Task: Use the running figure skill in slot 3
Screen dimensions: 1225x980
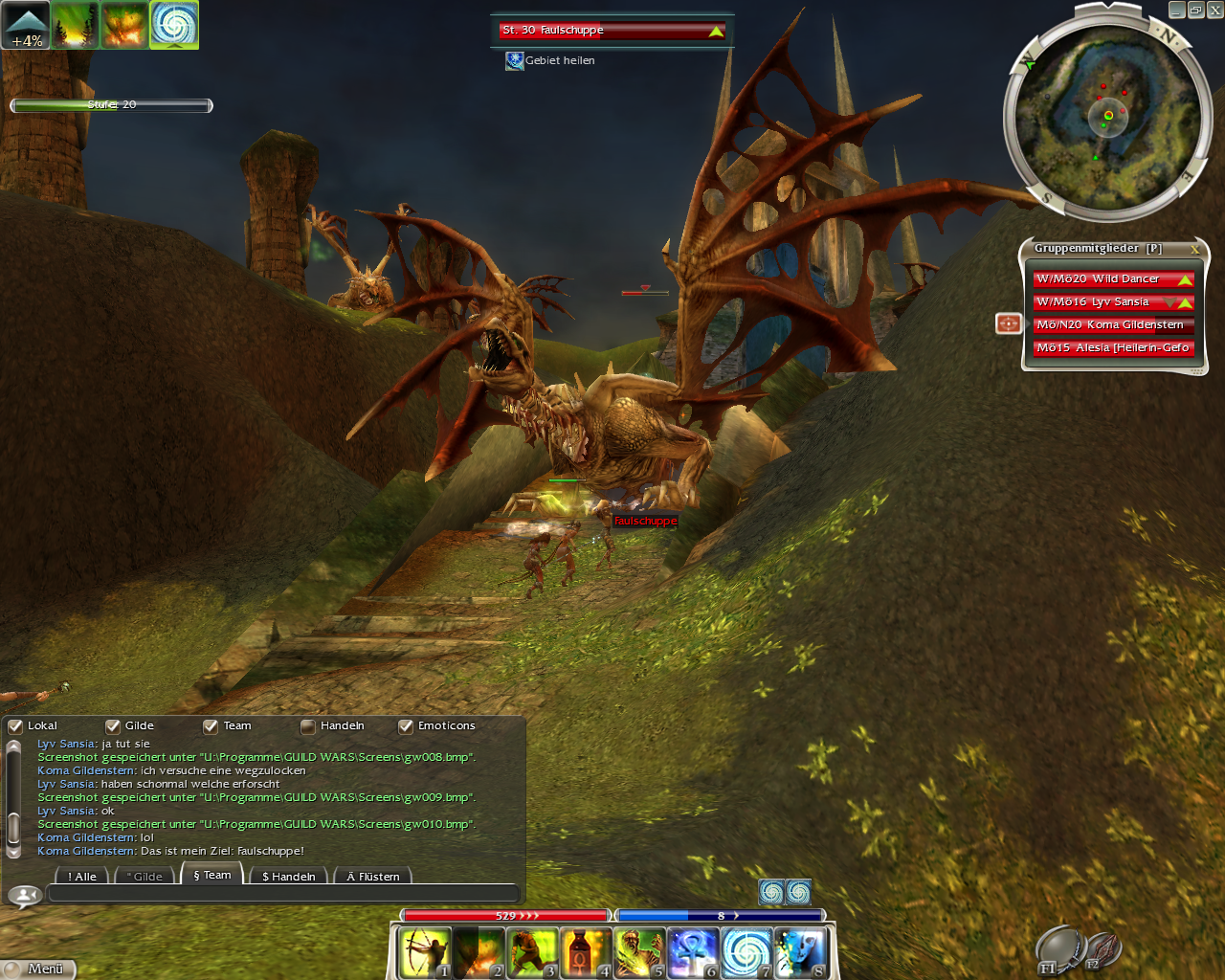Action: 532,952
